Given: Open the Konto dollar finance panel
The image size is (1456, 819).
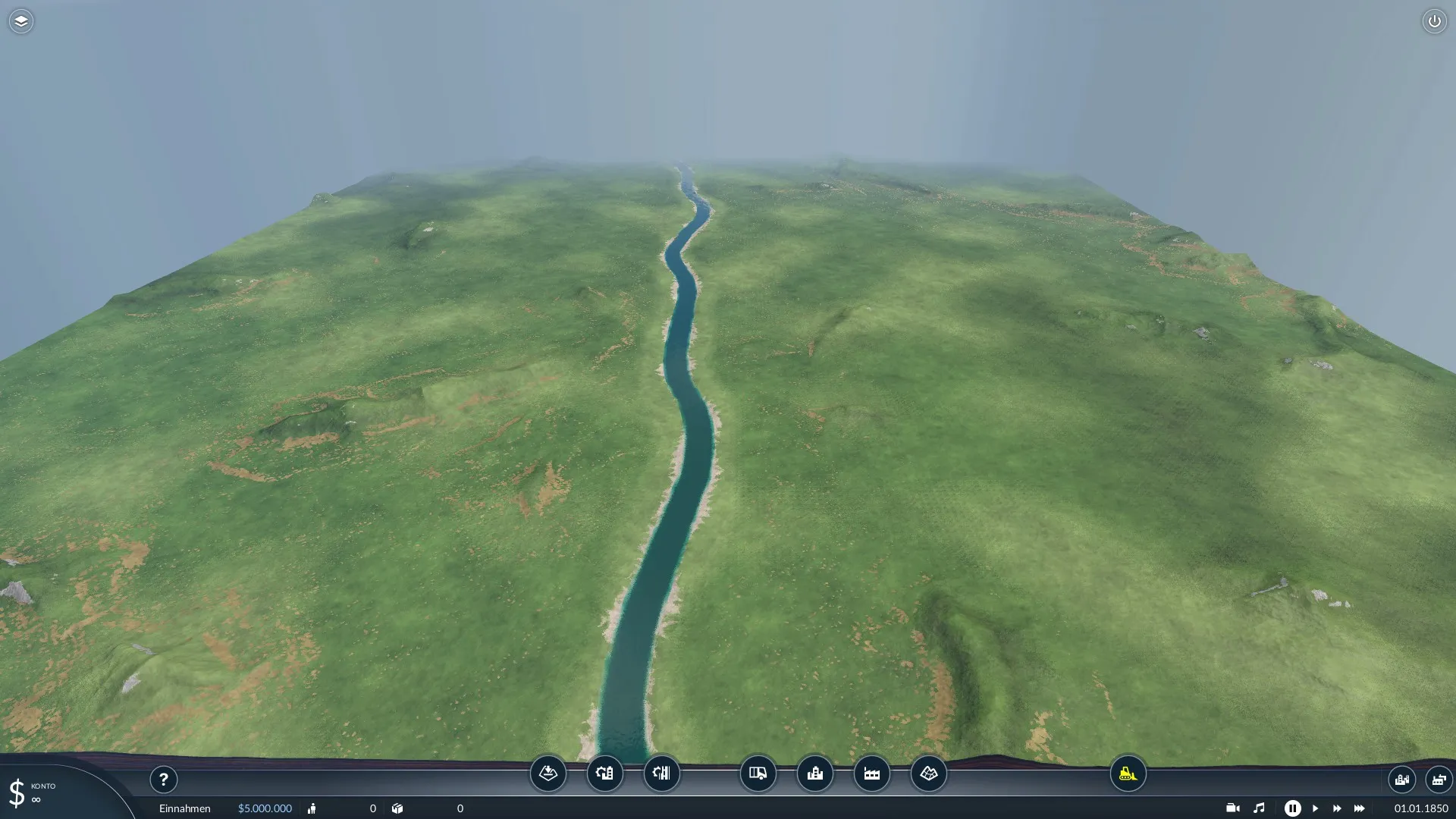Looking at the screenshot, I should (x=17, y=793).
